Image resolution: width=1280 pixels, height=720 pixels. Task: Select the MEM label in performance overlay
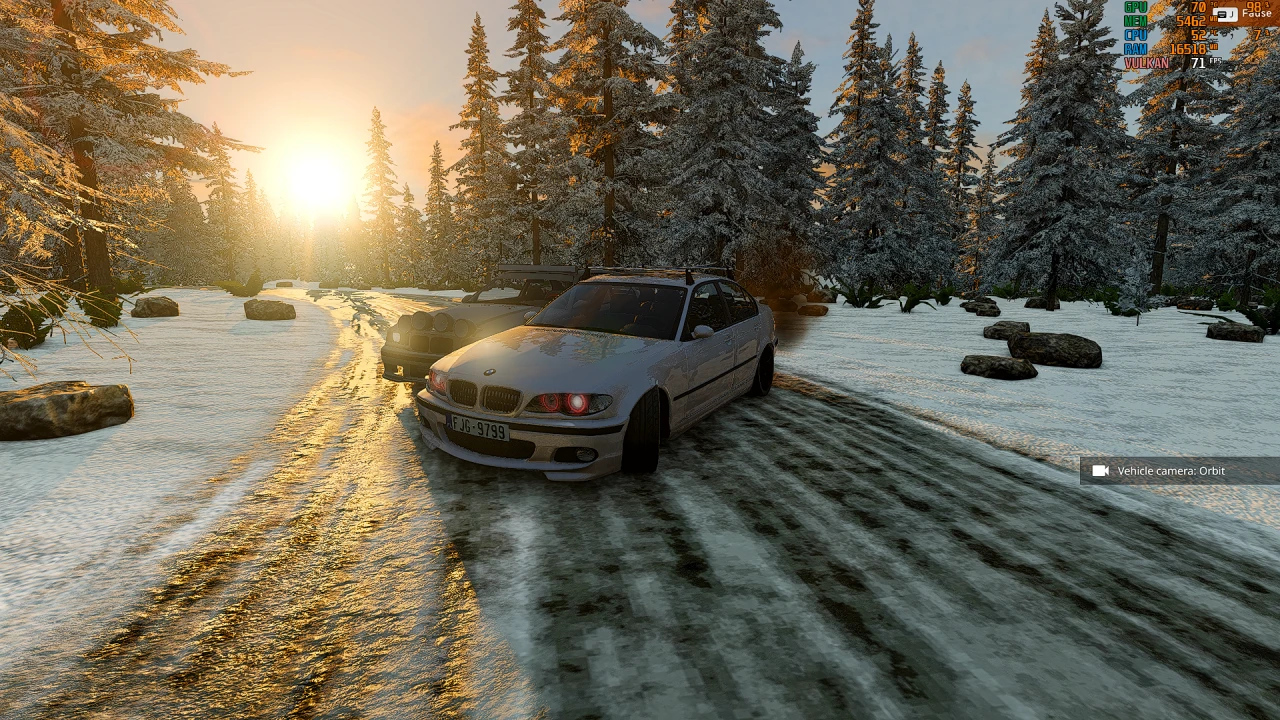pyautogui.click(x=1137, y=21)
